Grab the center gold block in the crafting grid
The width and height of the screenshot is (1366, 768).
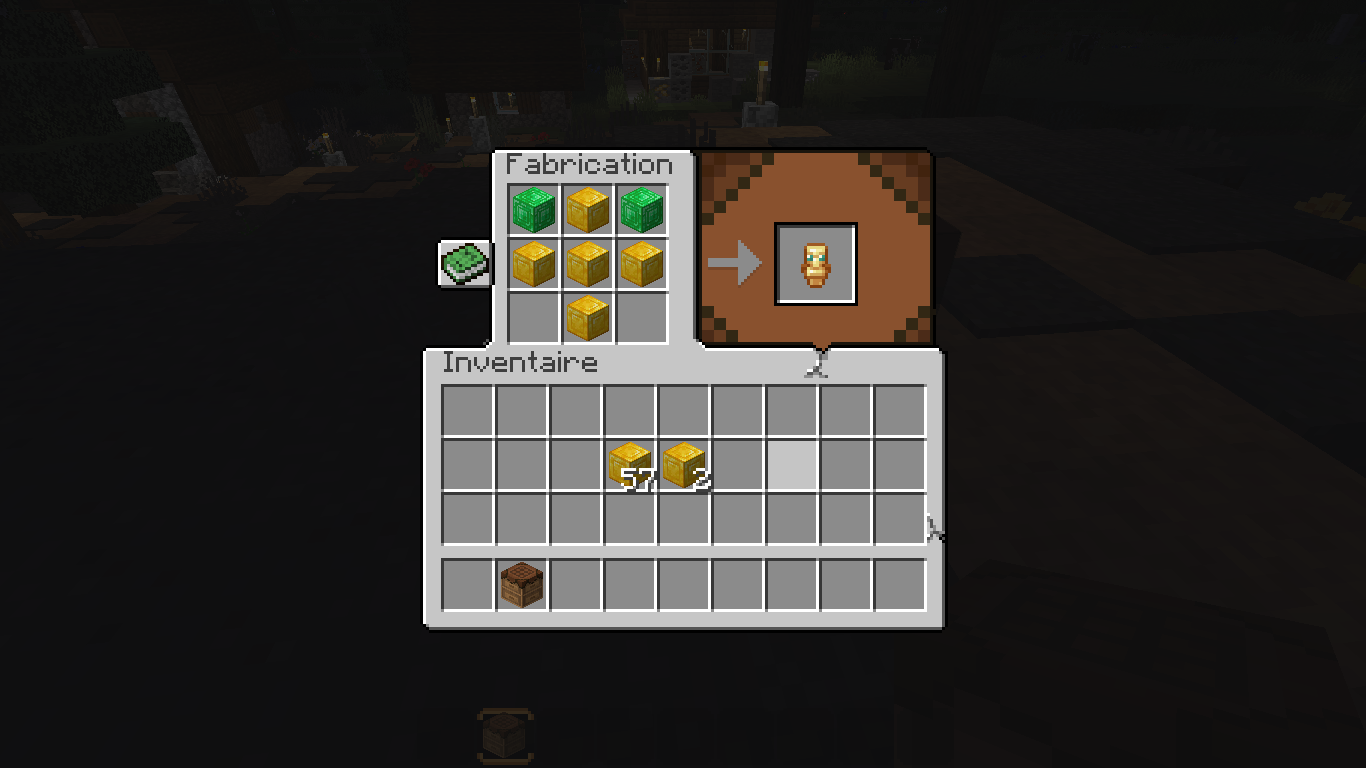click(x=587, y=264)
